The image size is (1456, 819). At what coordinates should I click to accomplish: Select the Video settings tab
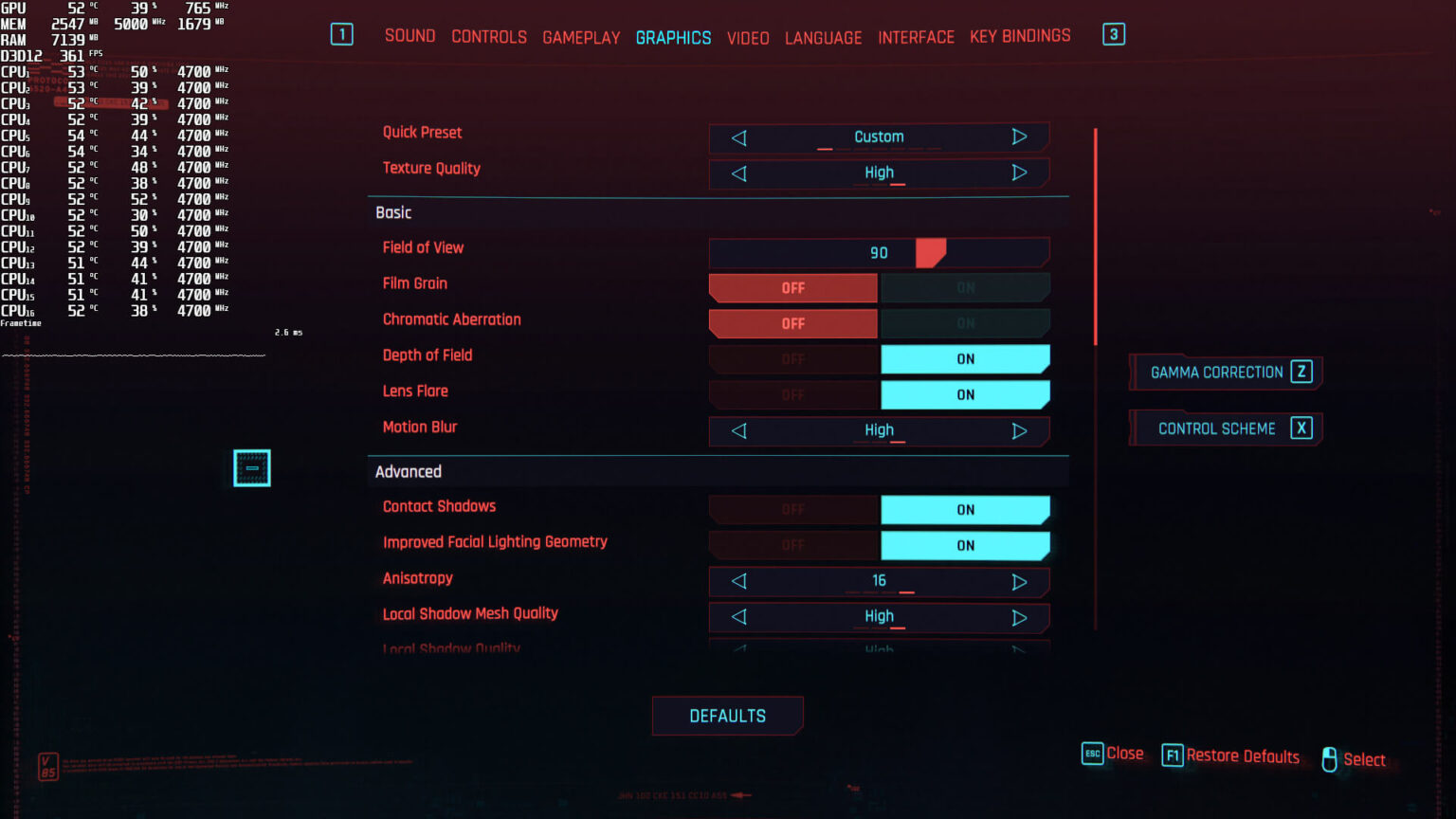(748, 38)
